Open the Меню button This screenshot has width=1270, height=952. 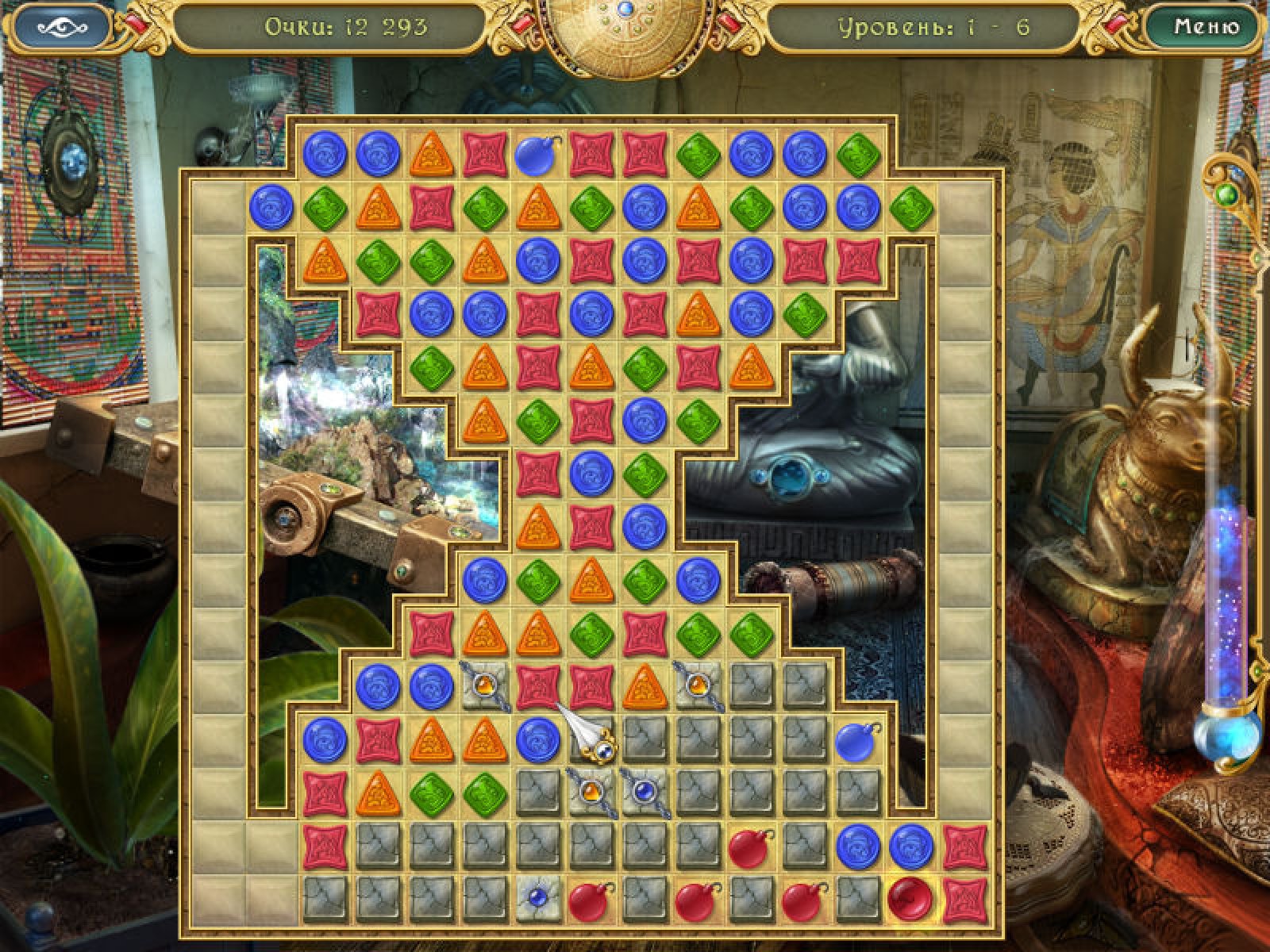[1206, 27]
